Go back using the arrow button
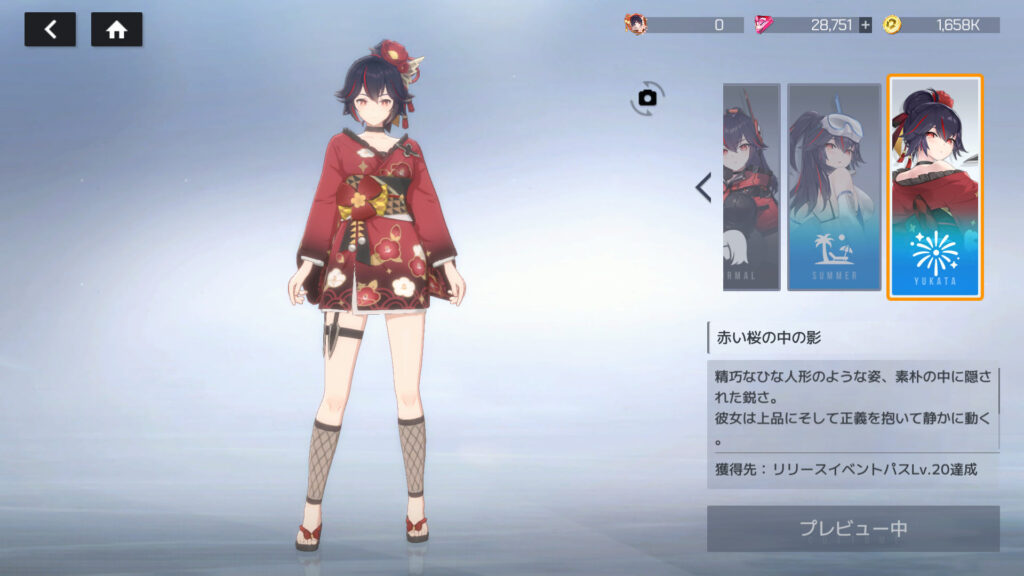This screenshot has width=1024, height=576. 49,30
